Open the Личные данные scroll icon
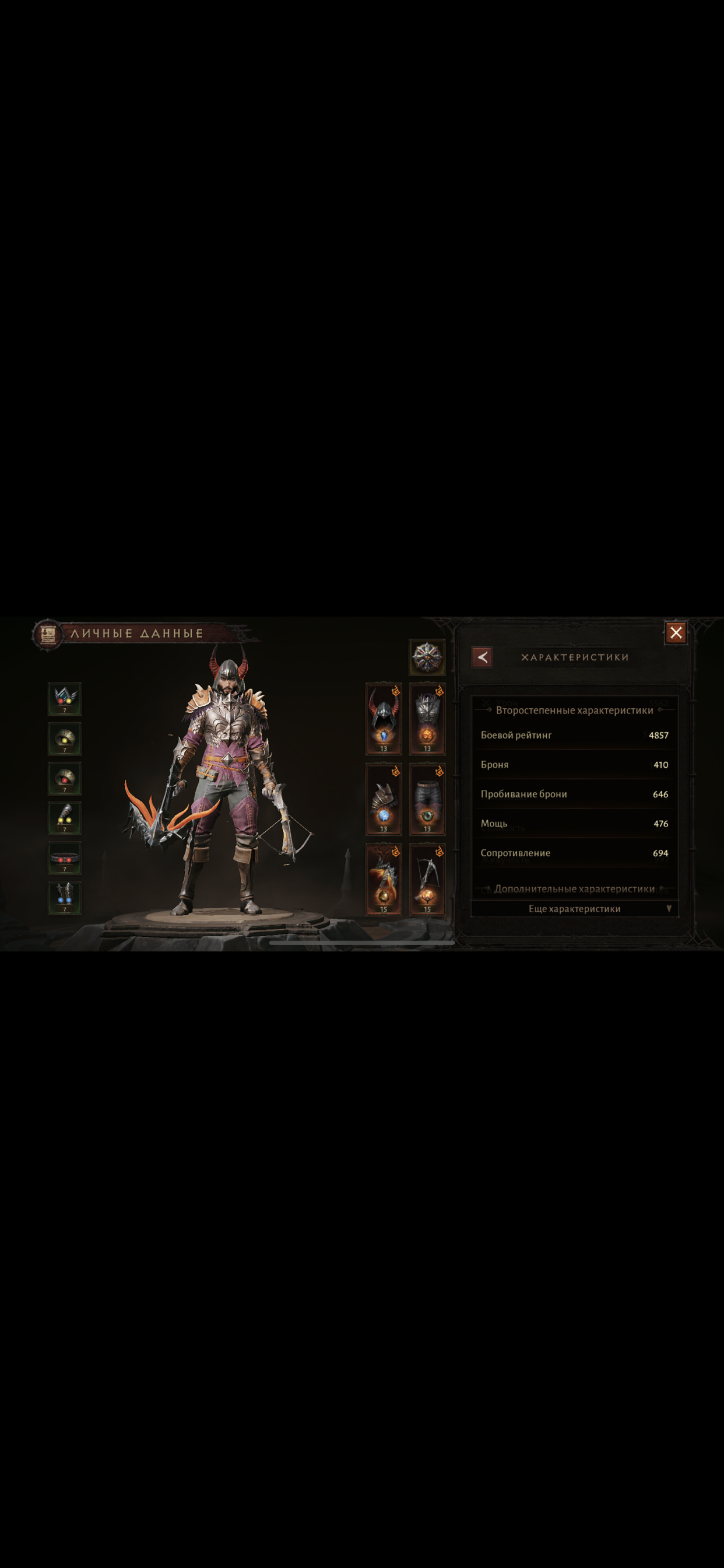The height and width of the screenshot is (1568, 724). coord(48,635)
